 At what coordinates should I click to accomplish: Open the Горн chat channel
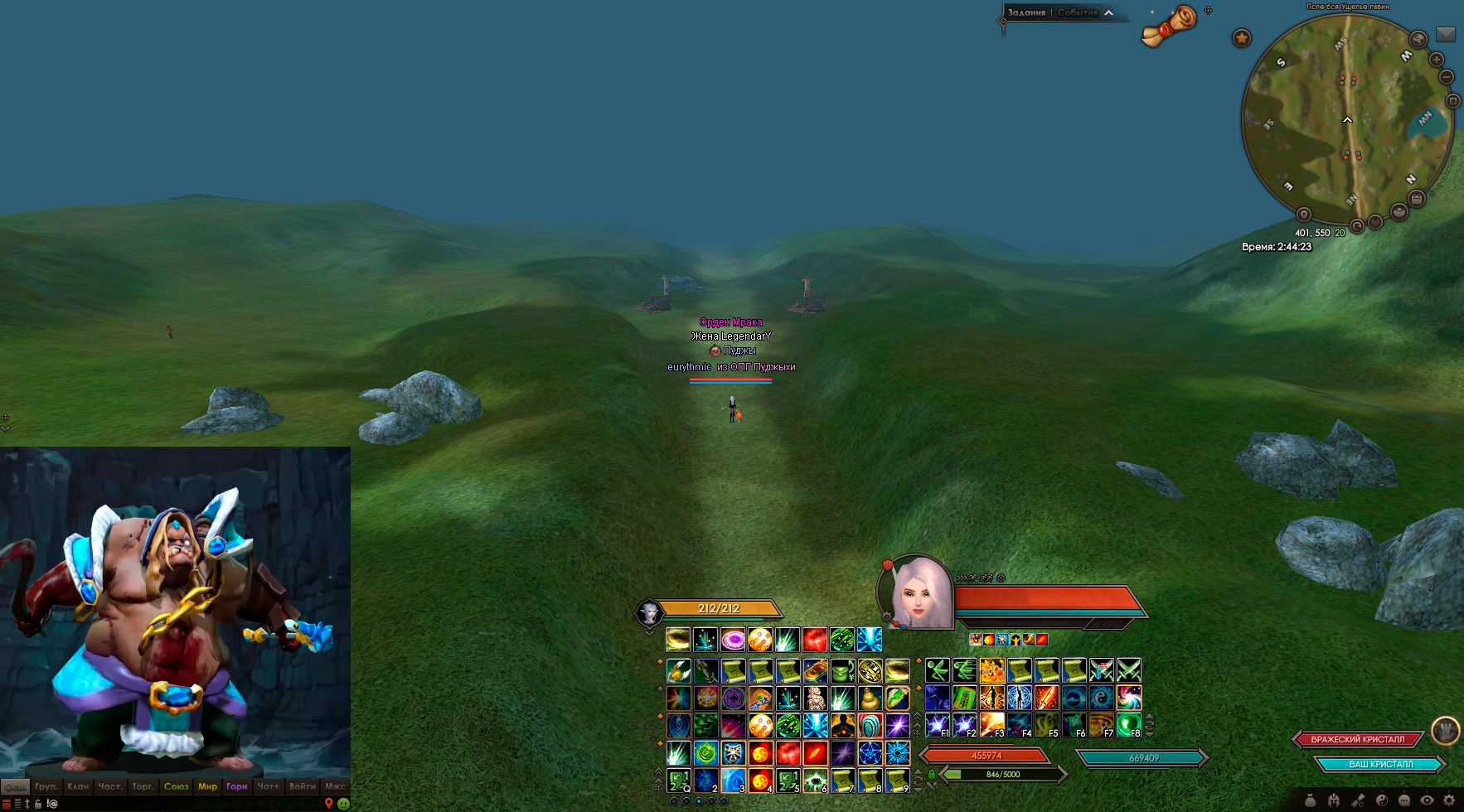pyautogui.click(x=237, y=786)
